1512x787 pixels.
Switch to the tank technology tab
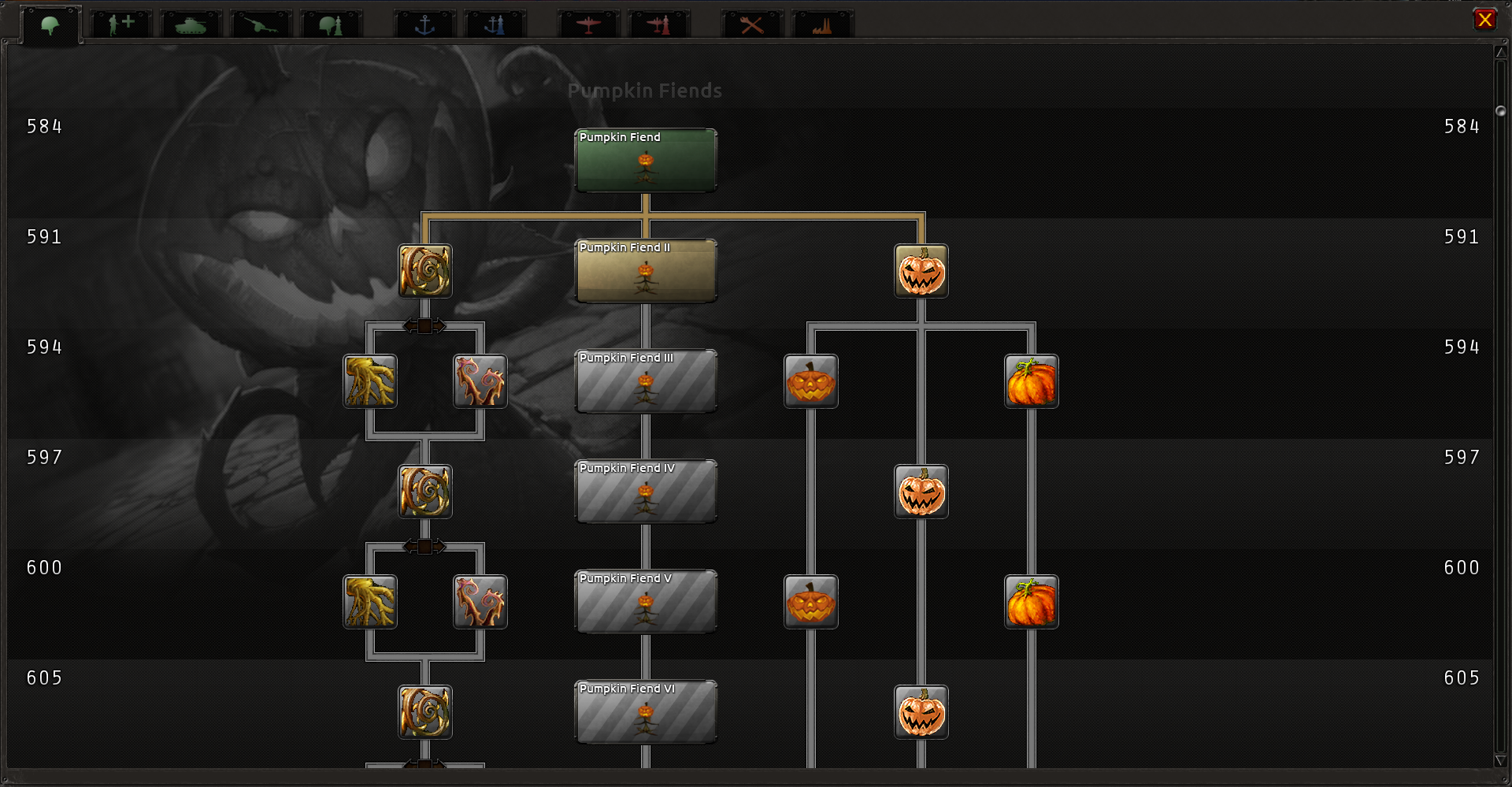coord(191,24)
